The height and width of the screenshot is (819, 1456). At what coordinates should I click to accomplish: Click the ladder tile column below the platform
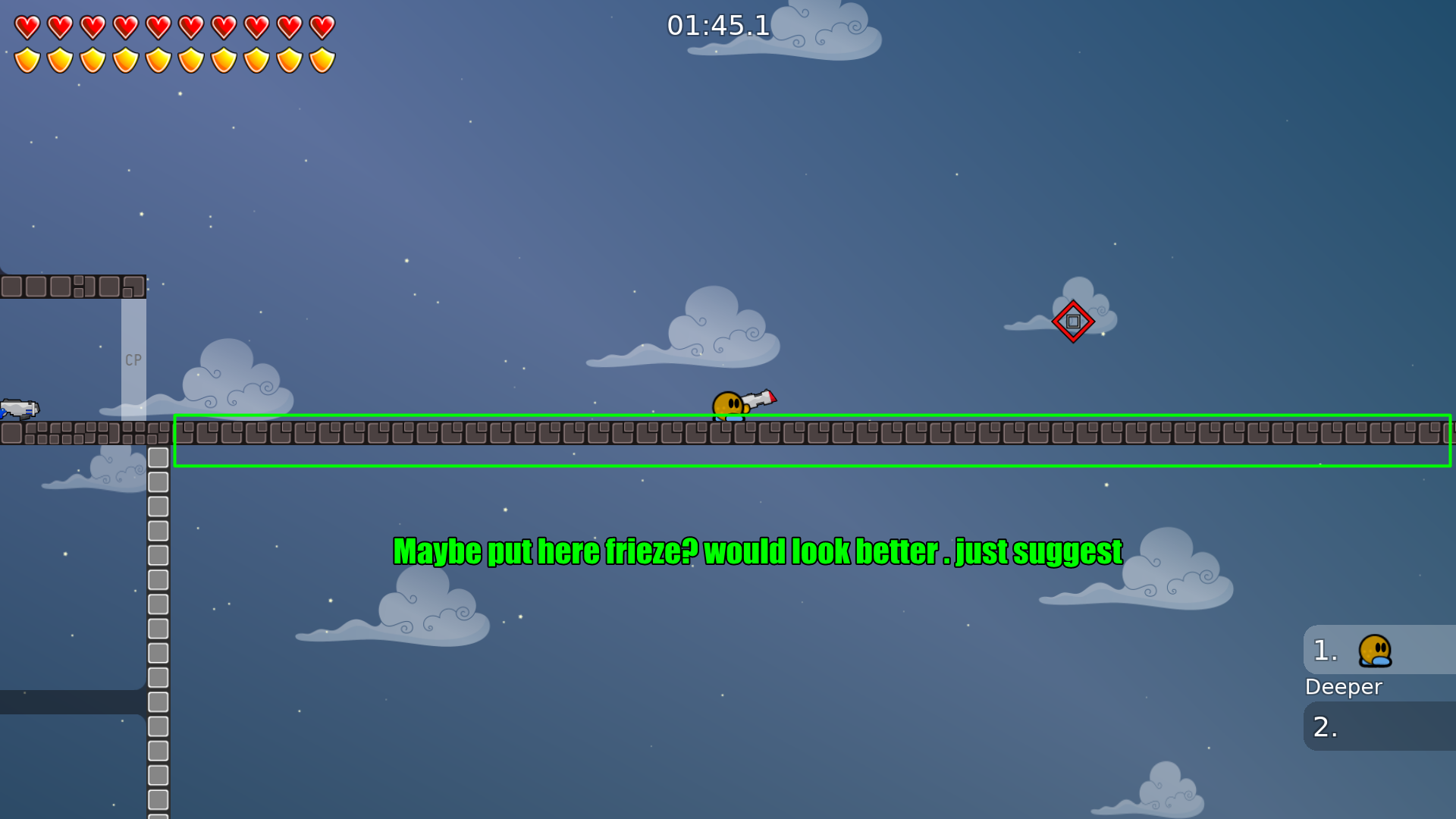click(x=158, y=607)
